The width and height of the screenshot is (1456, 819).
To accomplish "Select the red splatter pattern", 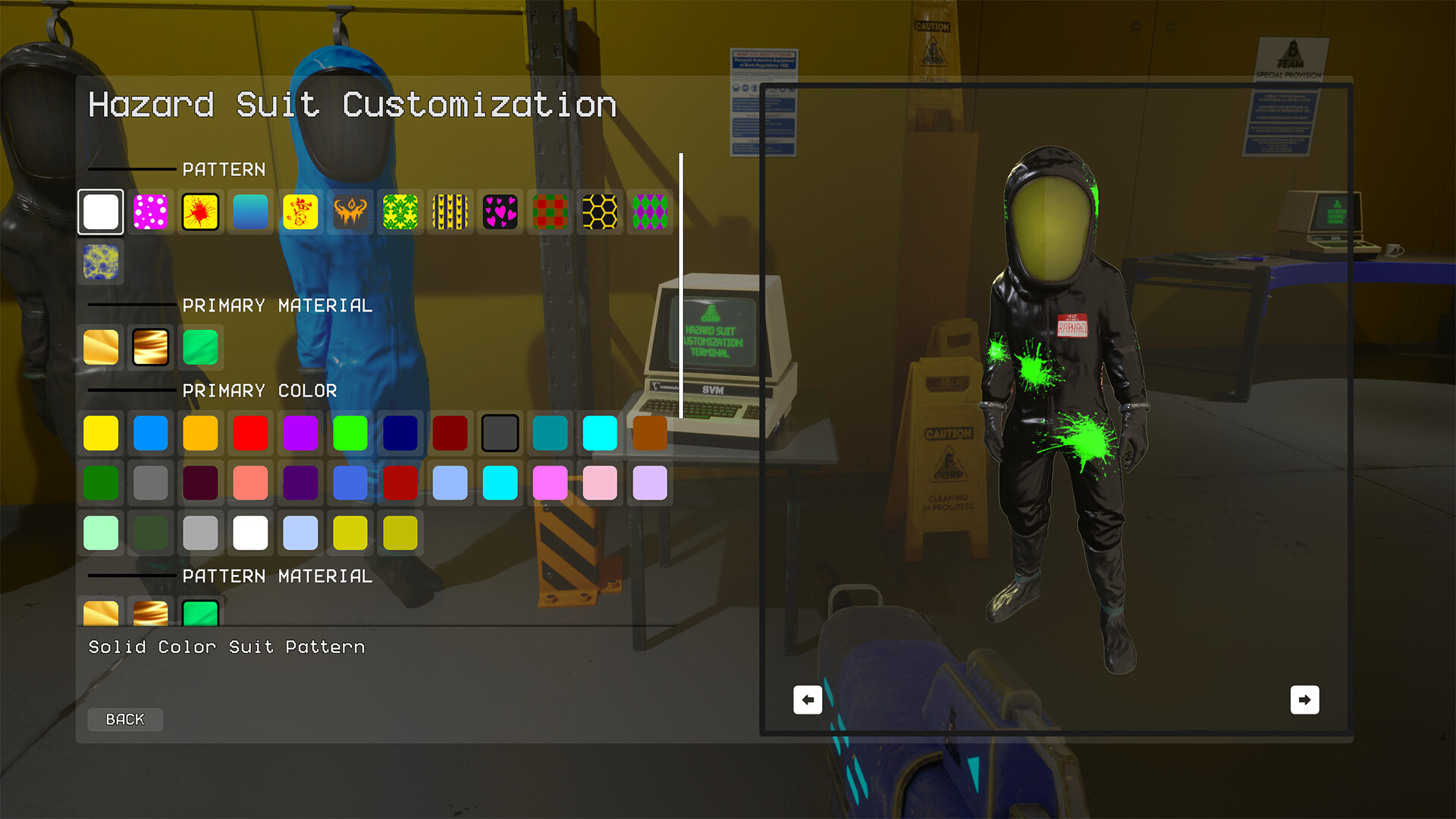I will (200, 212).
